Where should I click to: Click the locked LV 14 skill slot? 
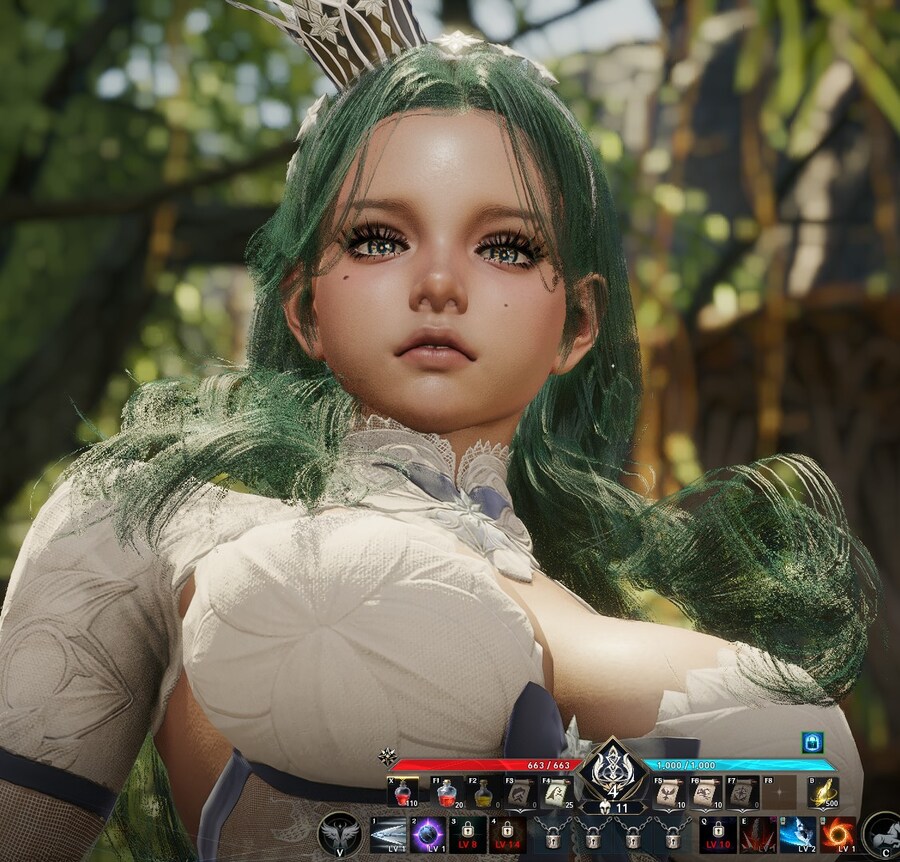pyautogui.click(x=507, y=835)
